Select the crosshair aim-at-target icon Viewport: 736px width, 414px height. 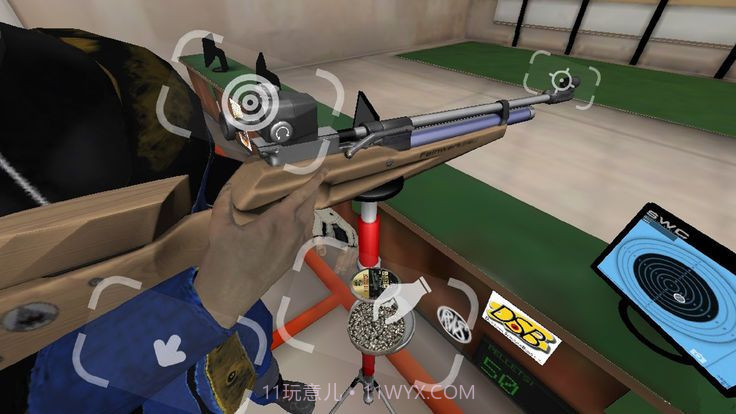coord(563,78)
